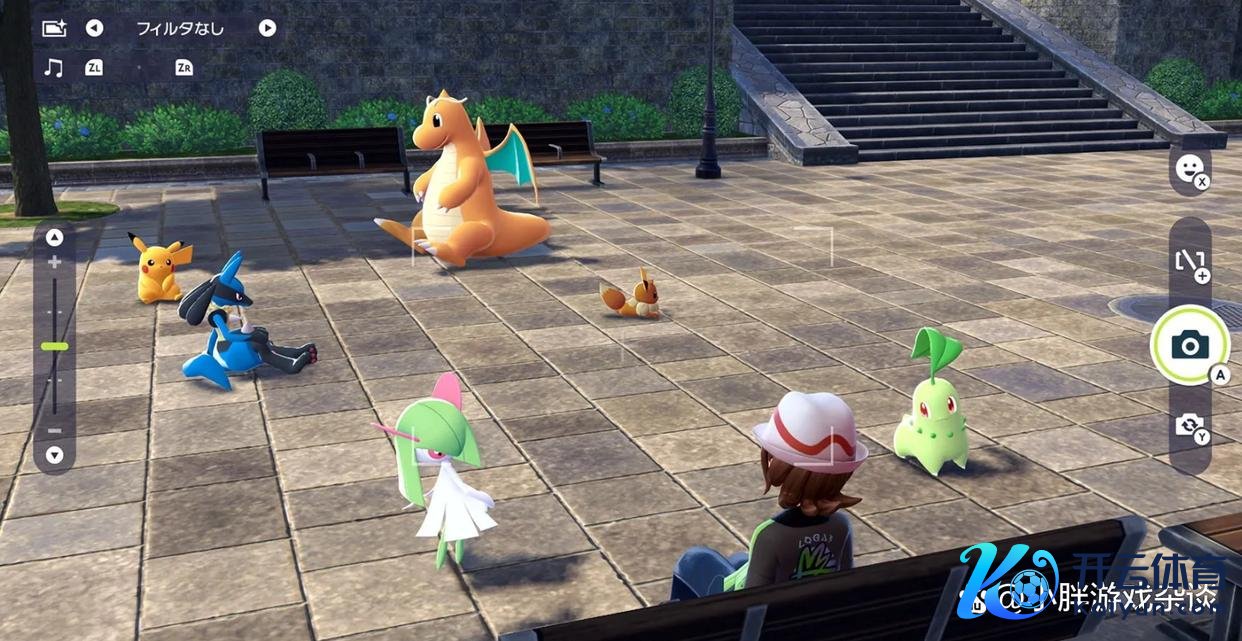
Task: Click the zoom slider's green handle
Action: coord(54,346)
